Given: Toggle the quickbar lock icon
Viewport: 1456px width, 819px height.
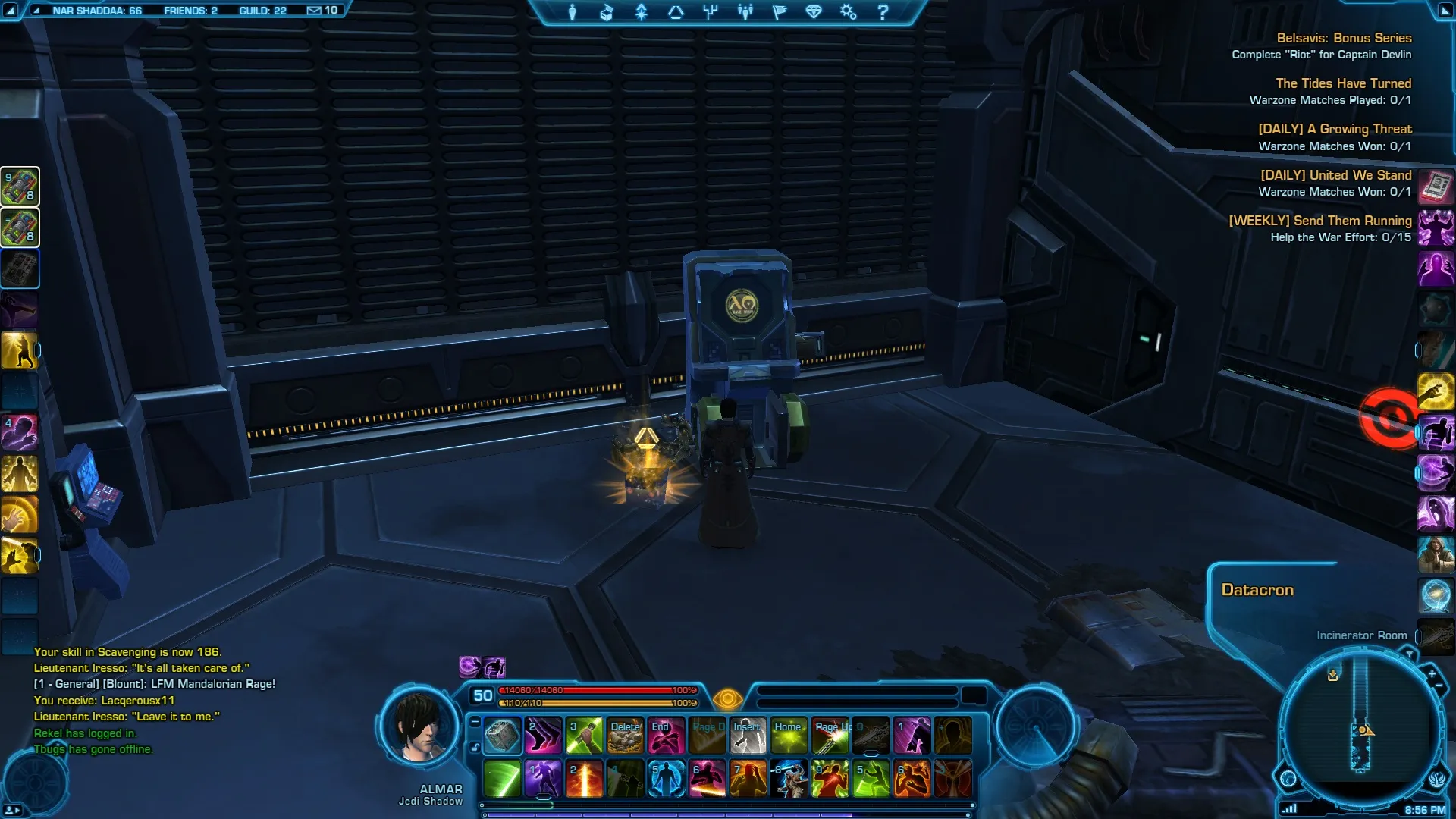Looking at the screenshot, I should pyautogui.click(x=475, y=747).
